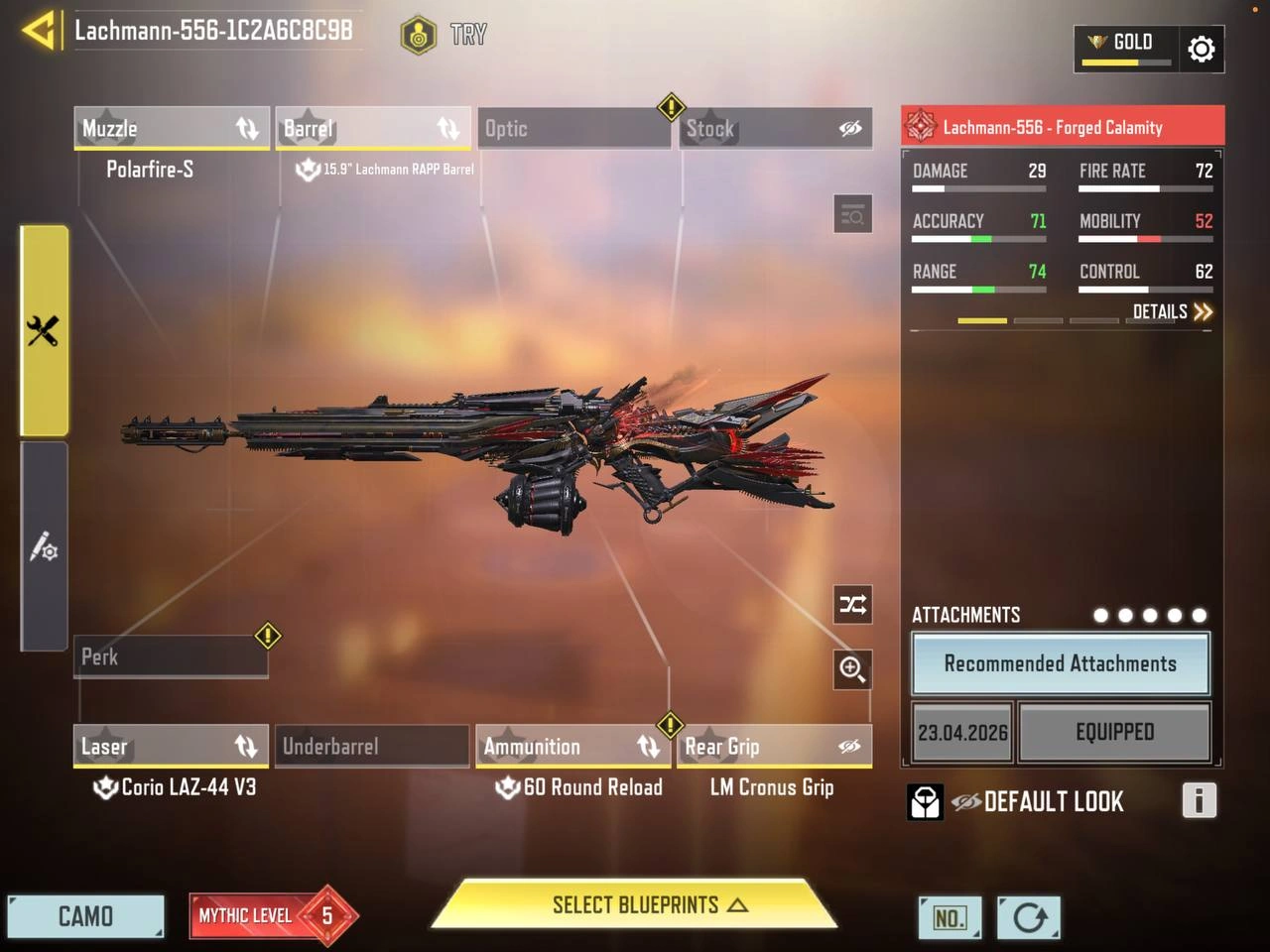Toggle Rear Grip visibility
Screen dimensions: 1270x952
click(x=849, y=746)
